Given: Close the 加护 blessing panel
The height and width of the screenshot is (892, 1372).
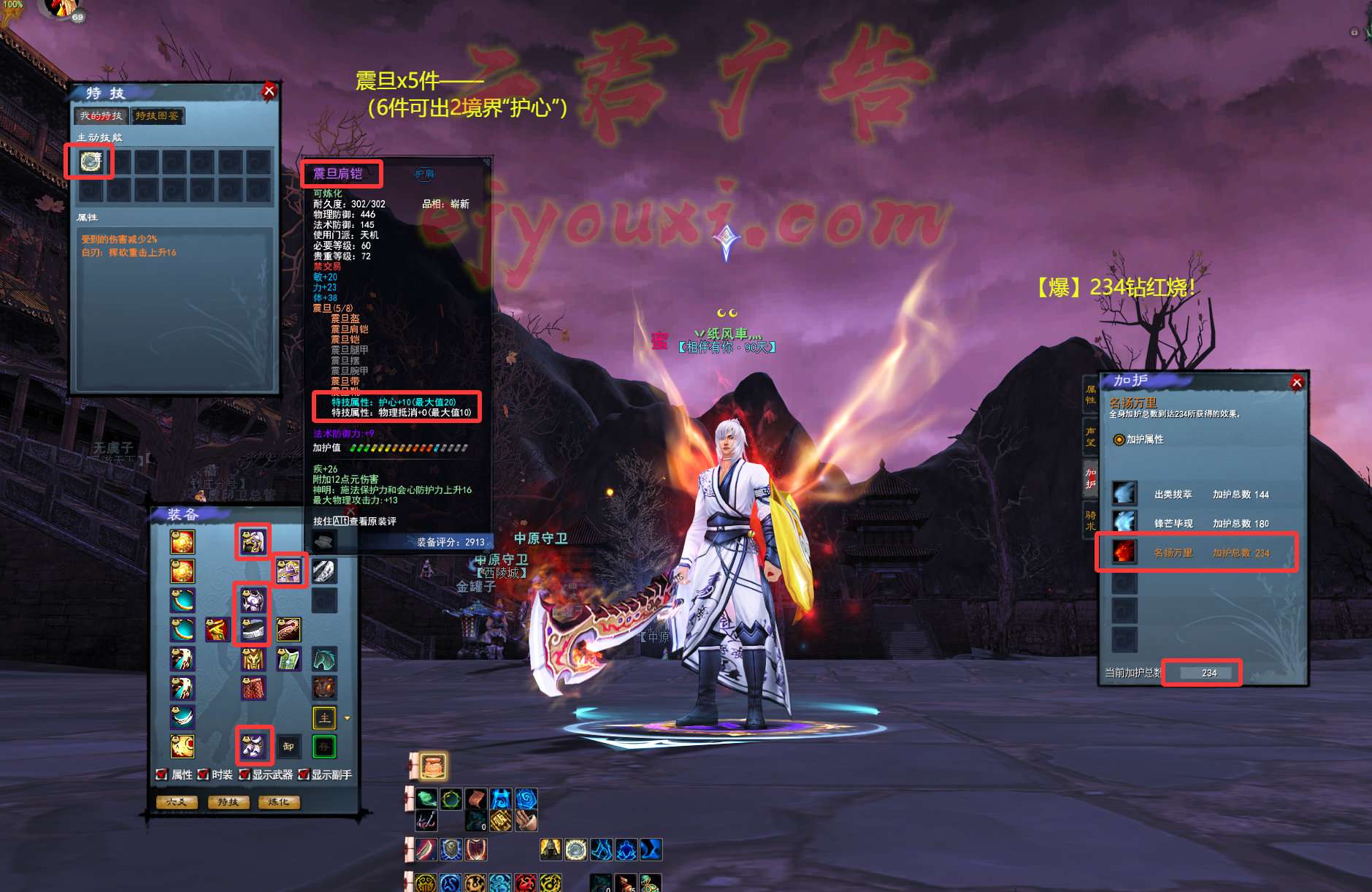Looking at the screenshot, I should pyautogui.click(x=1297, y=382).
